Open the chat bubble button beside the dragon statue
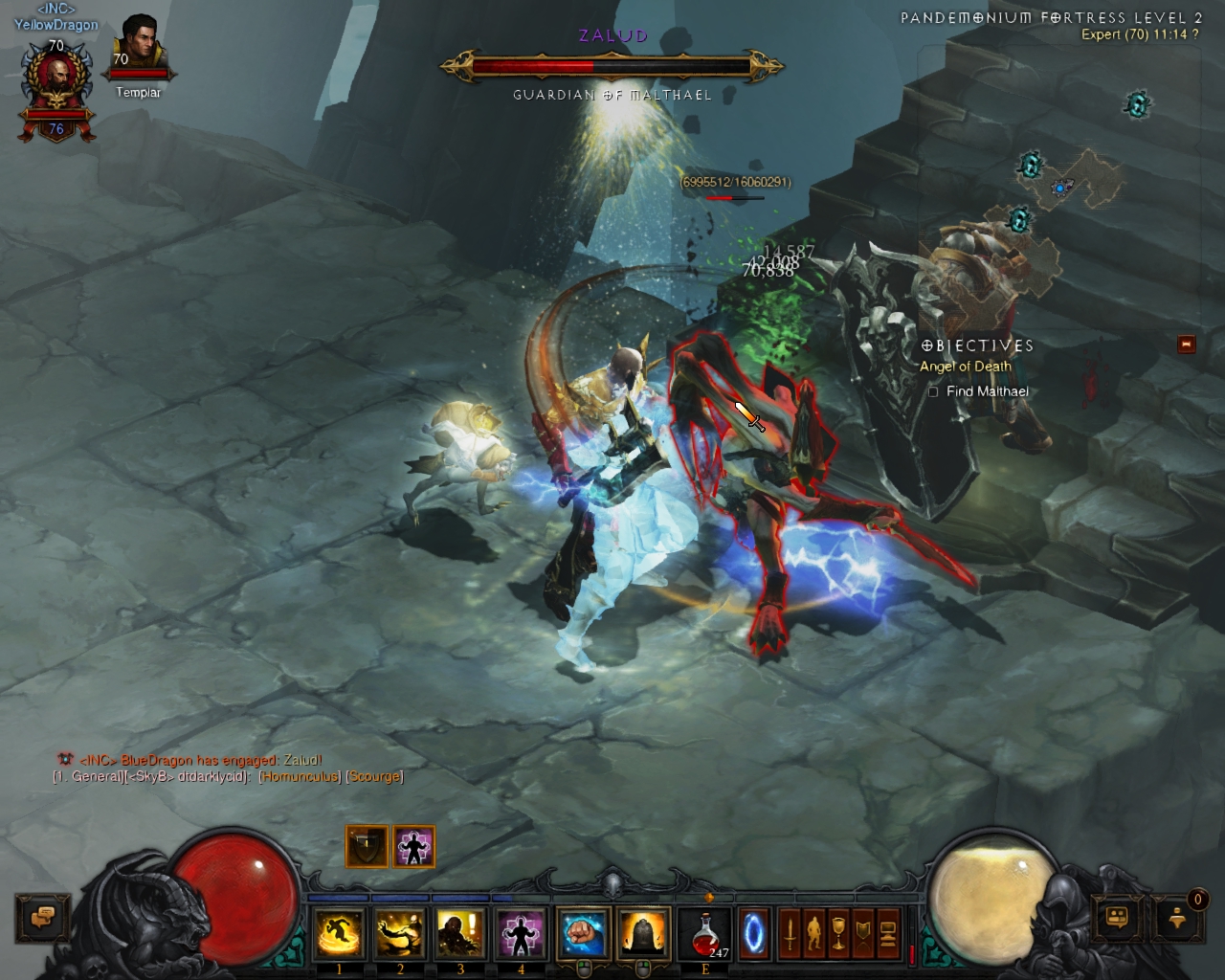The height and width of the screenshot is (980, 1225). 43,918
